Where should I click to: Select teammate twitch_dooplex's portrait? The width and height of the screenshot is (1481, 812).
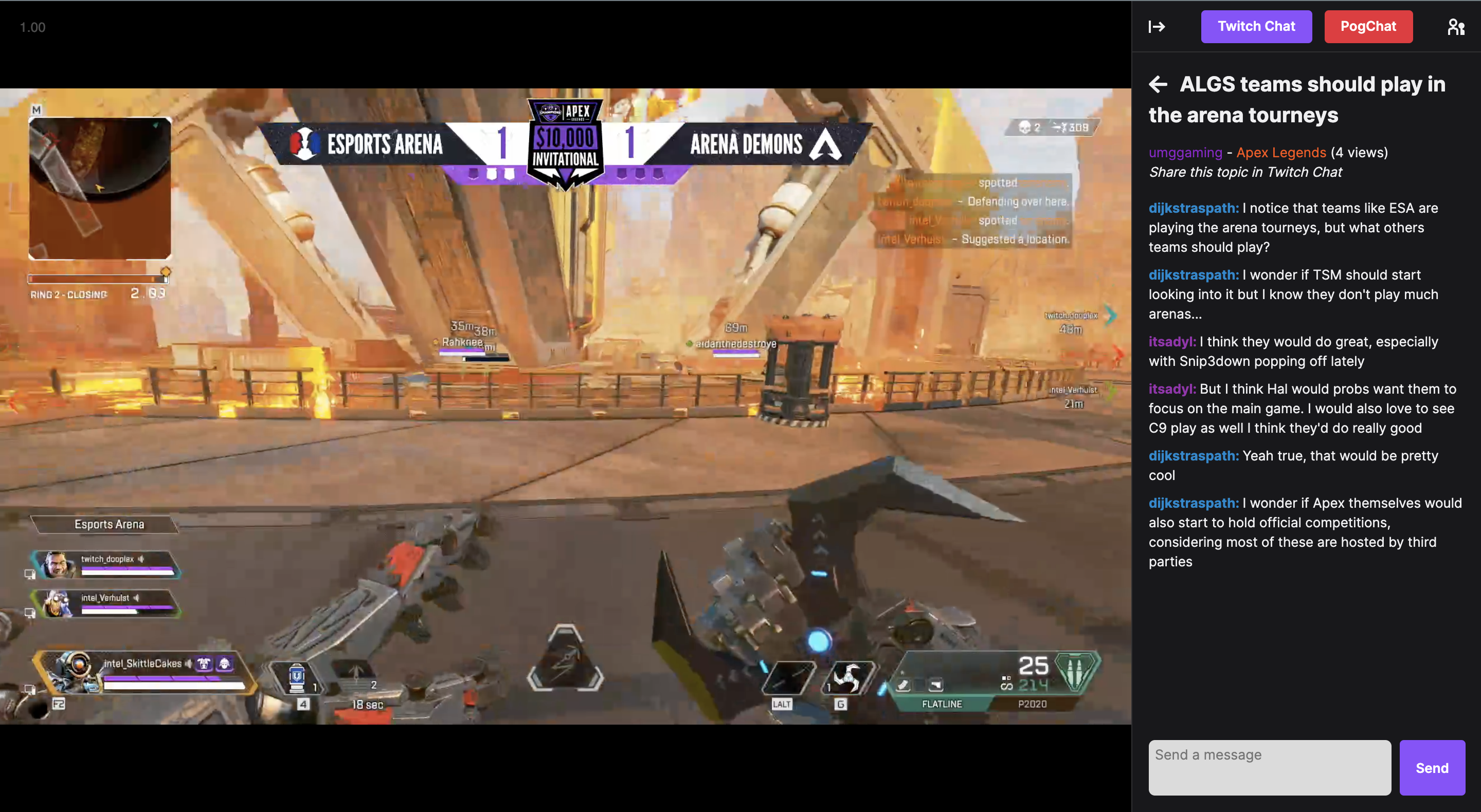click(57, 564)
